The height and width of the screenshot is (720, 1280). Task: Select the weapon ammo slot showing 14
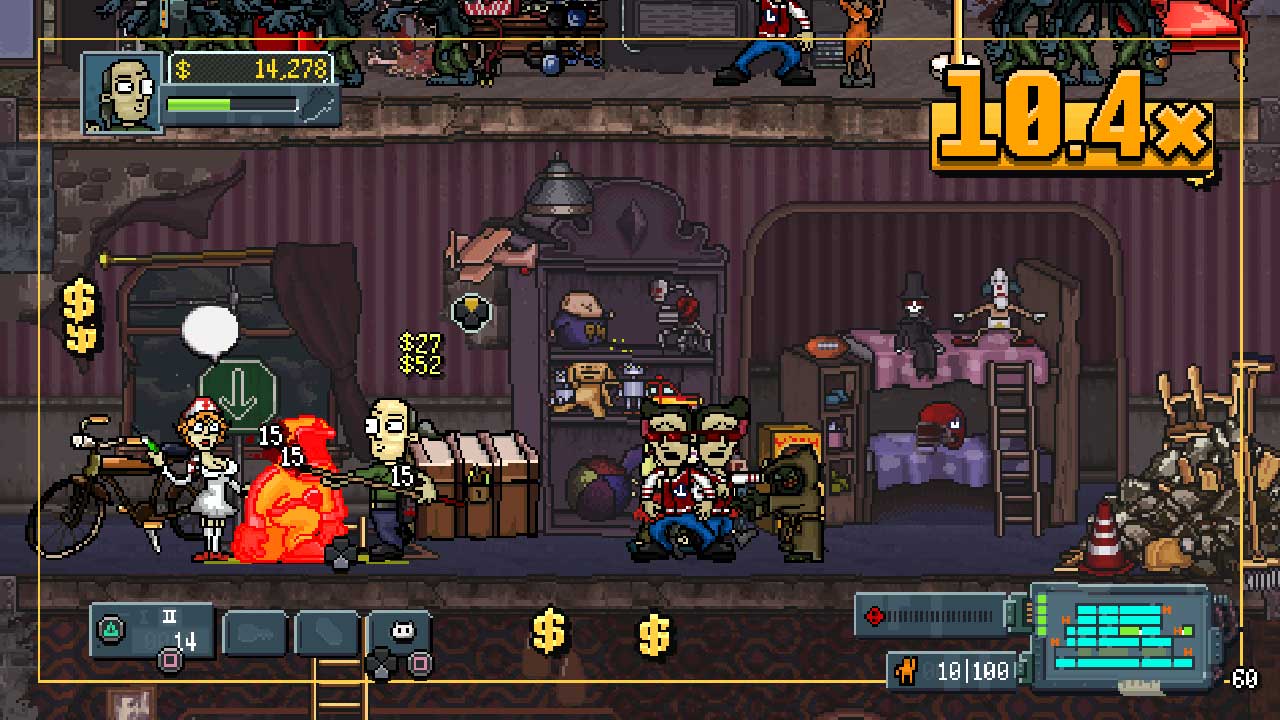click(x=152, y=632)
